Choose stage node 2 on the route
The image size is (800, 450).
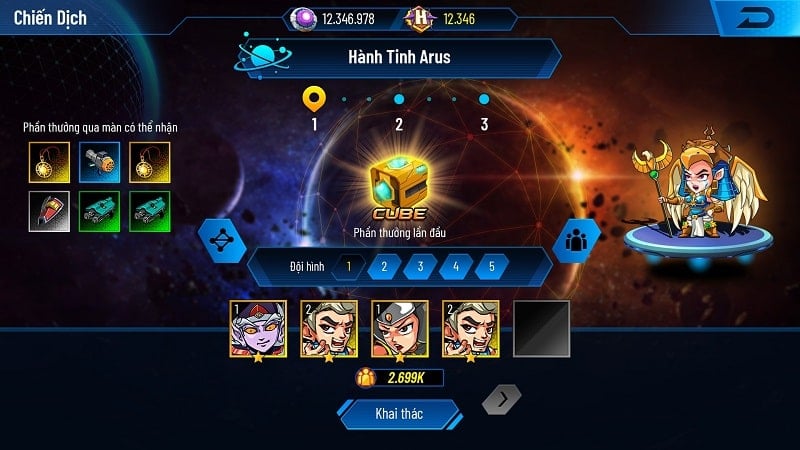pos(399,100)
